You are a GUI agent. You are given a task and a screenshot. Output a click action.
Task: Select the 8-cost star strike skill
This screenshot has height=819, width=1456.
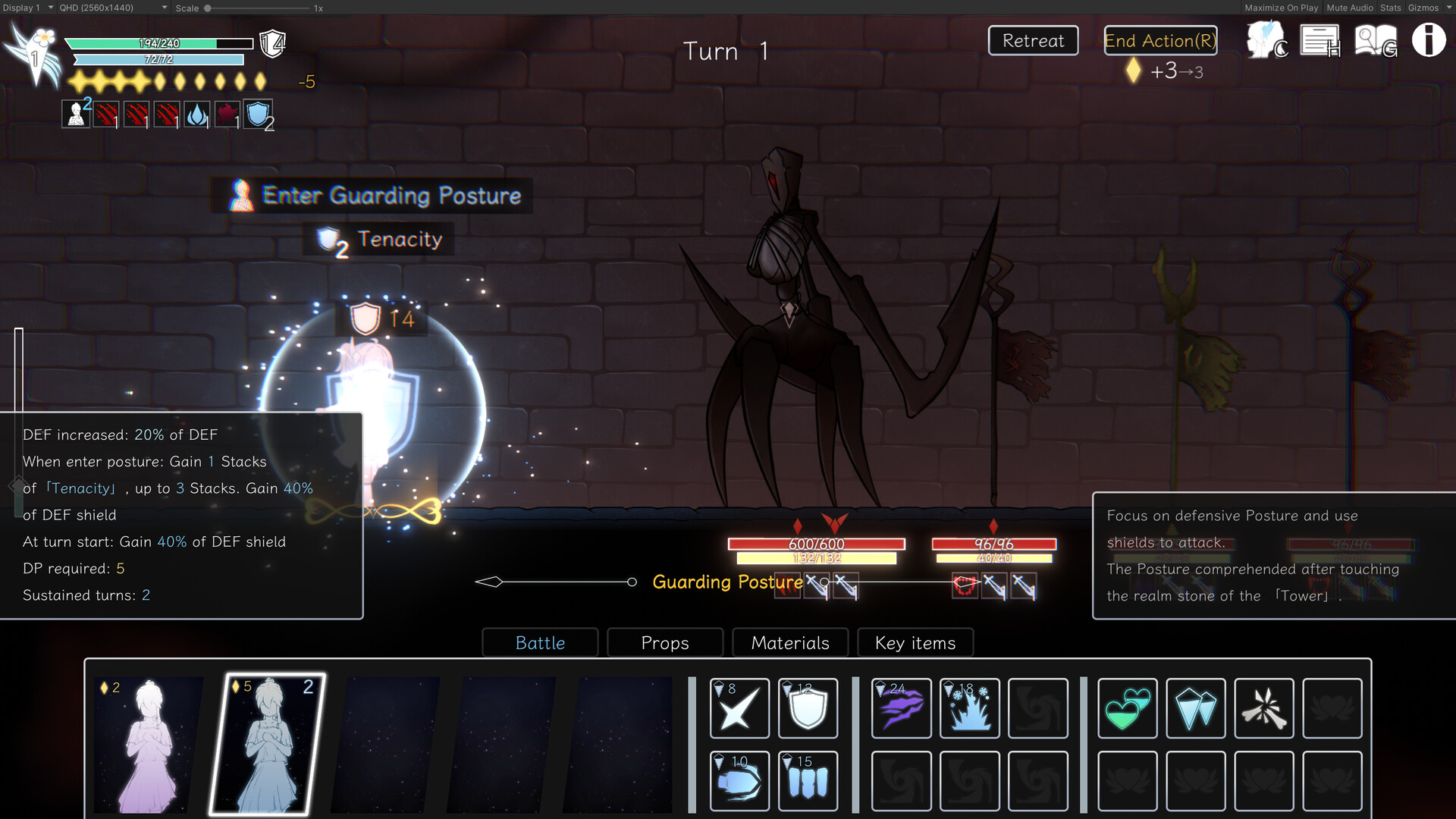[739, 708]
